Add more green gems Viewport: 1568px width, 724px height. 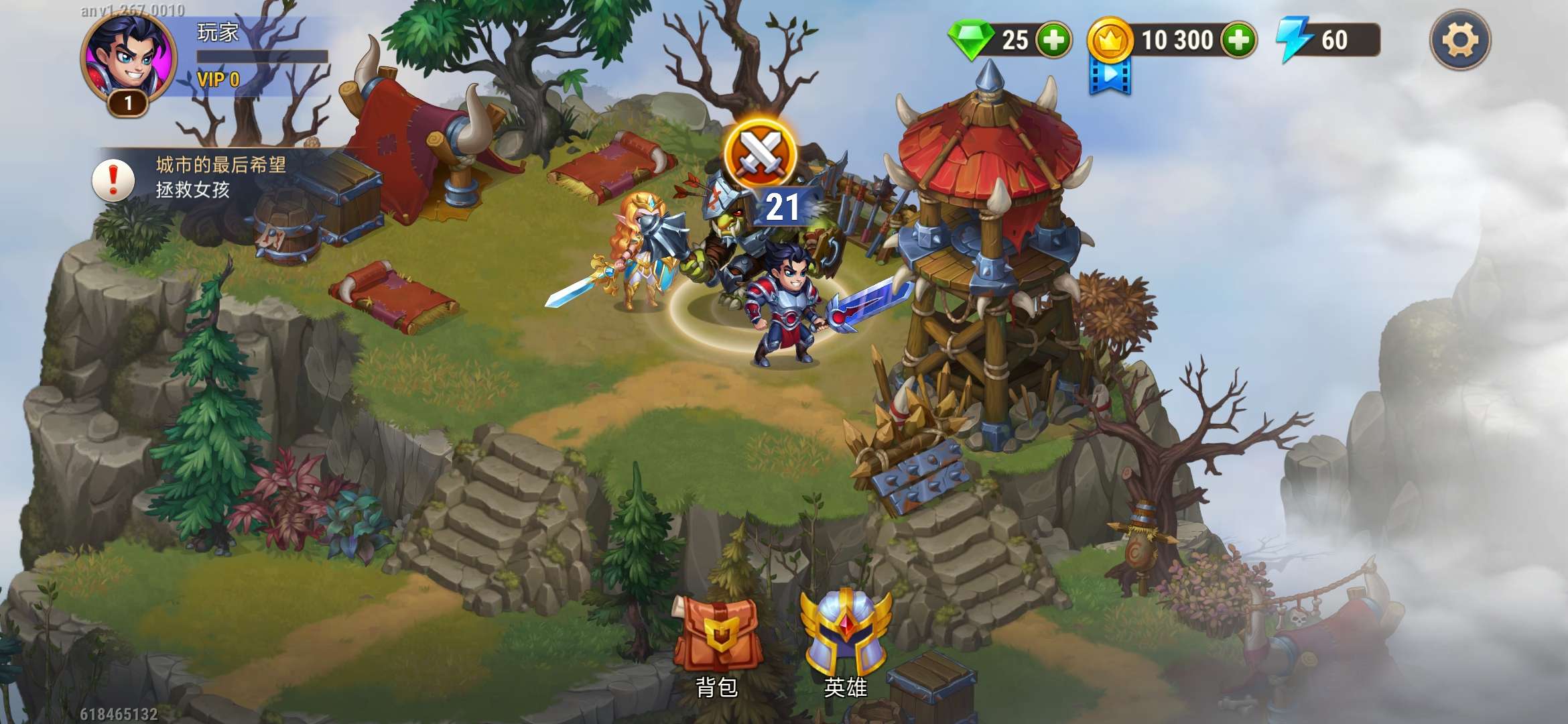coord(1053,40)
